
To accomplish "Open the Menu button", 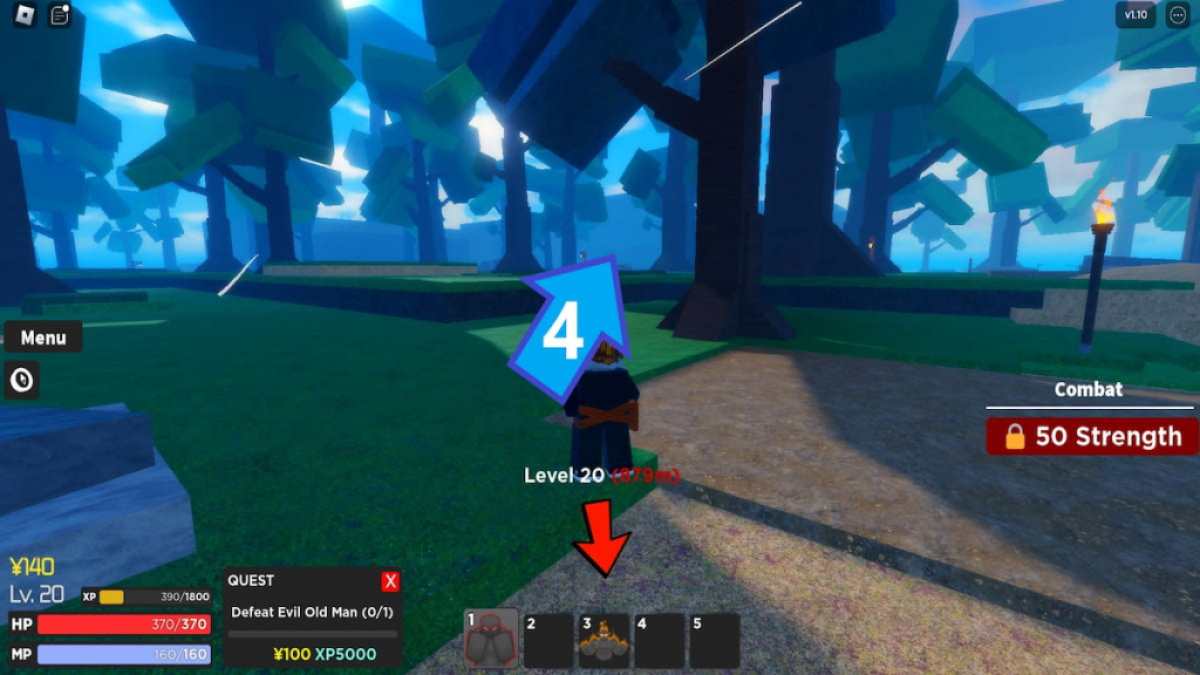I will pyautogui.click(x=43, y=338).
